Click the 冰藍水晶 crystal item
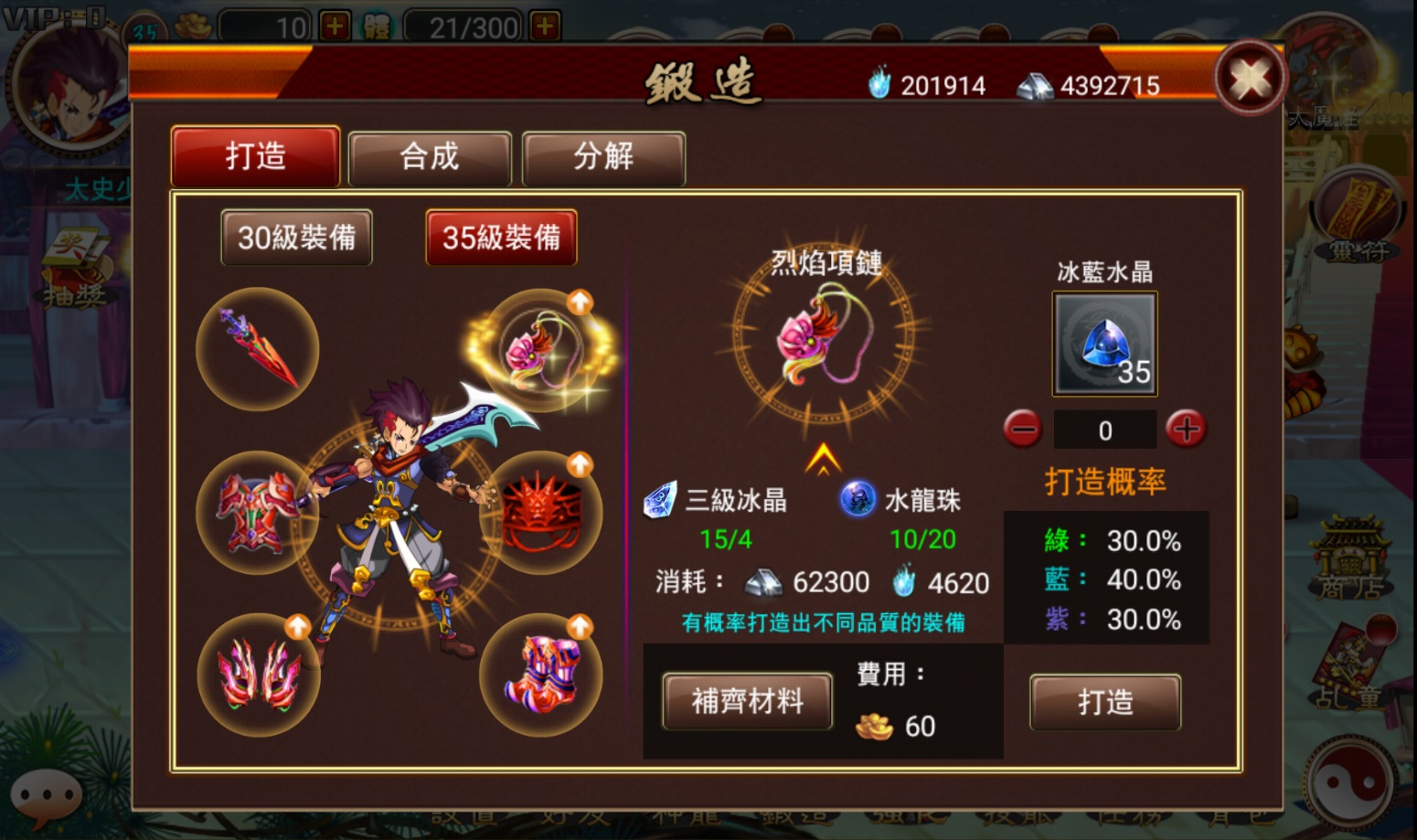Viewport: 1417px width, 840px height. (1104, 344)
